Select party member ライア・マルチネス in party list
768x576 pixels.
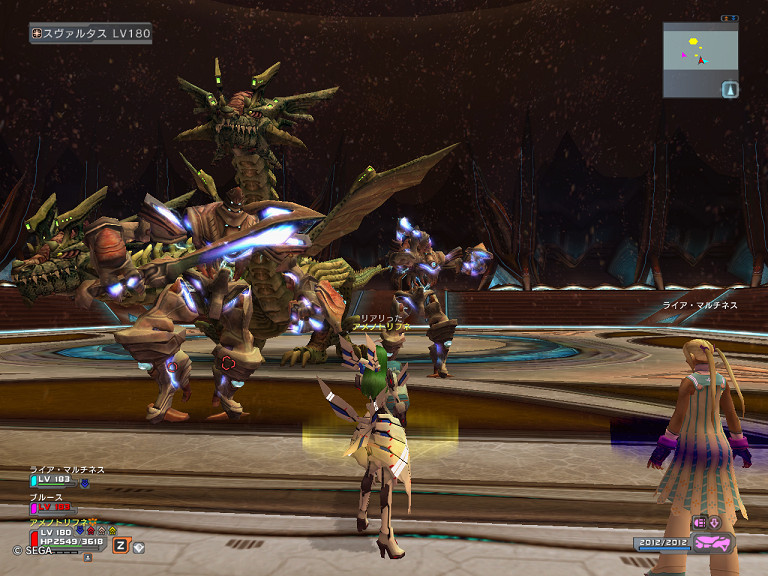click(66, 470)
